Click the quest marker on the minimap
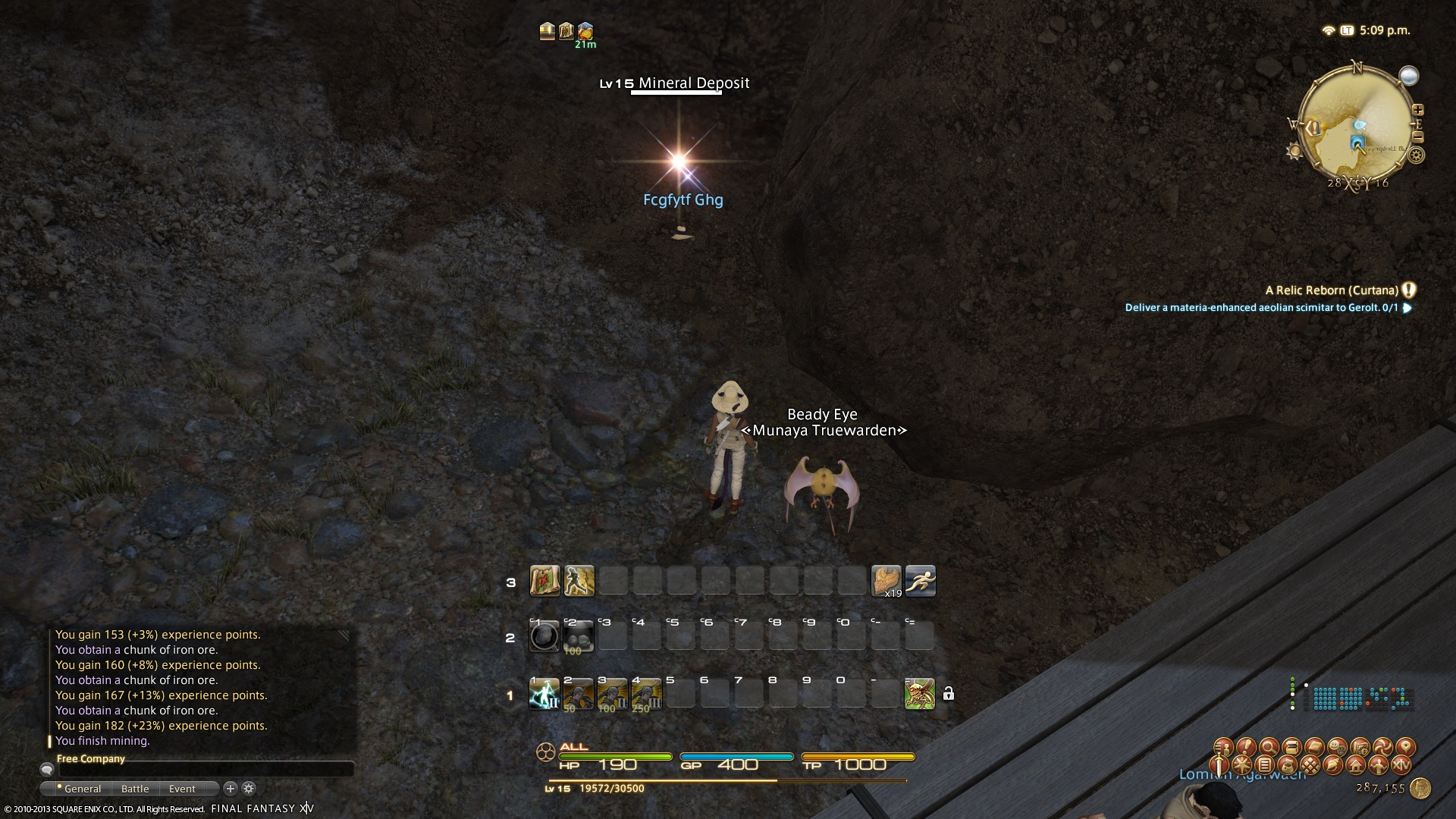This screenshot has height=819, width=1456. (x=1313, y=128)
